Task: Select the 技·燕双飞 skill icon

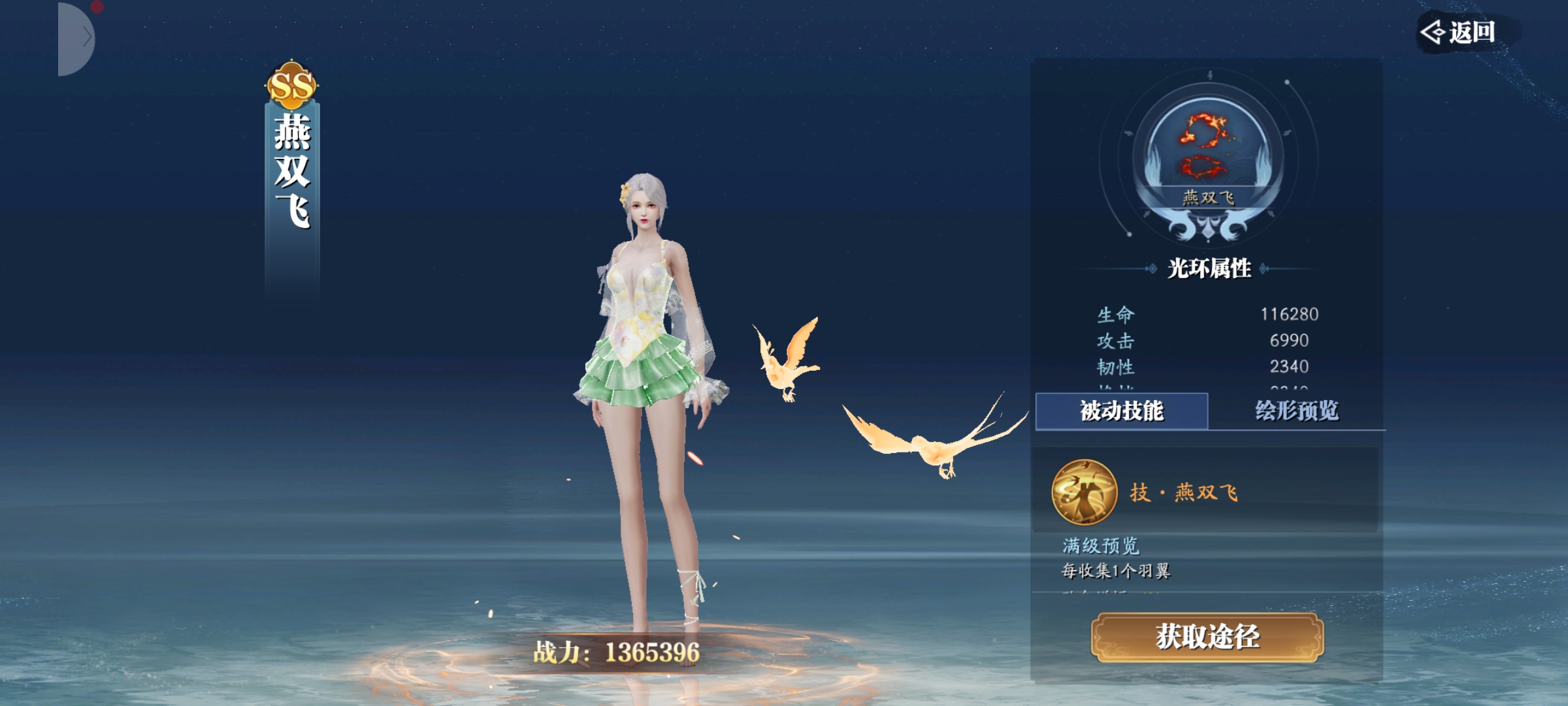Action: coord(1084,492)
